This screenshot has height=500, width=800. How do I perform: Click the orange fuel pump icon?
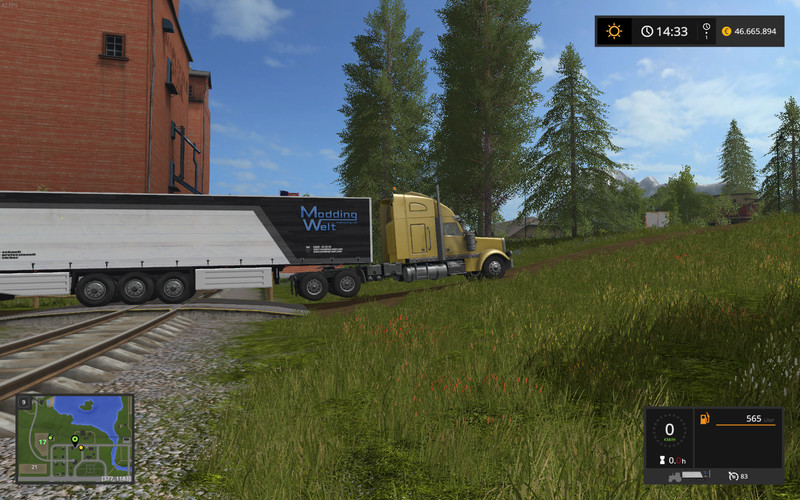(704, 417)
